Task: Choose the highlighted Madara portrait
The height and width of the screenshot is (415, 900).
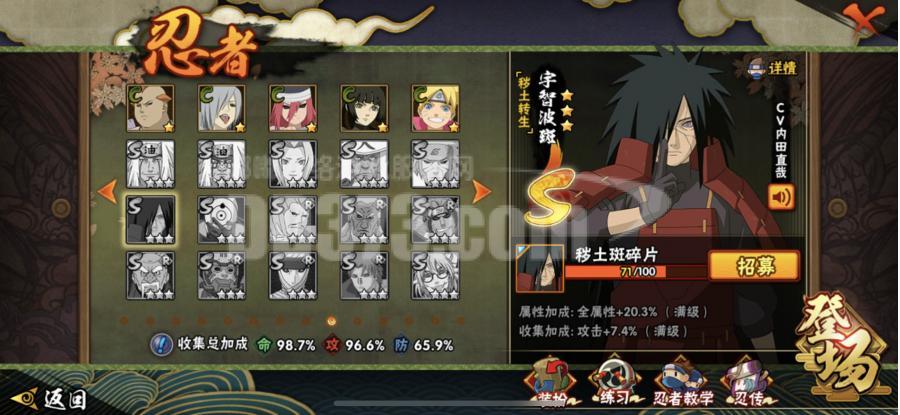Action: (150, 218)
